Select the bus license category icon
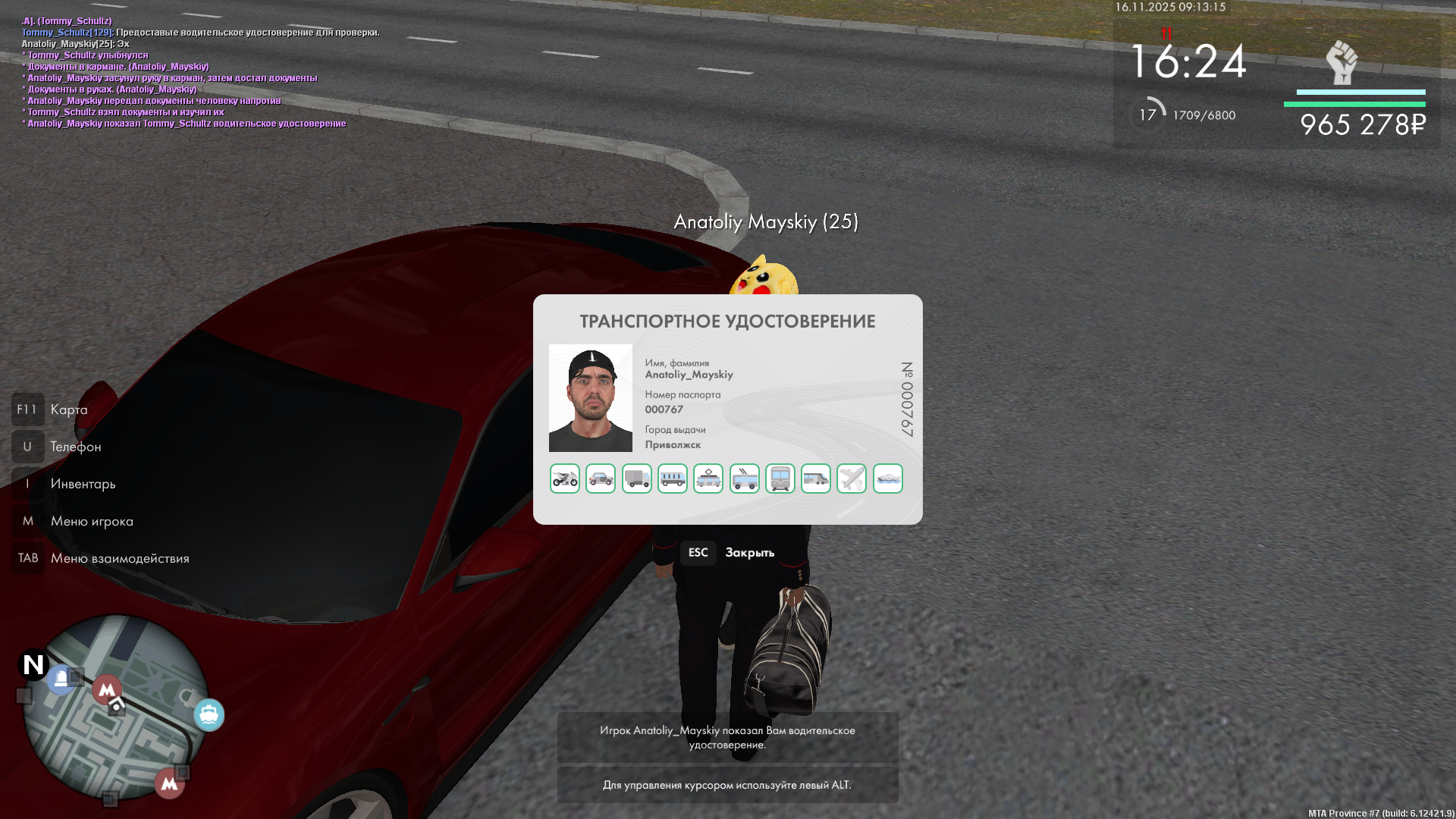Image resolution: width=1456 pixels, height=819 pixels. point(673,479)
